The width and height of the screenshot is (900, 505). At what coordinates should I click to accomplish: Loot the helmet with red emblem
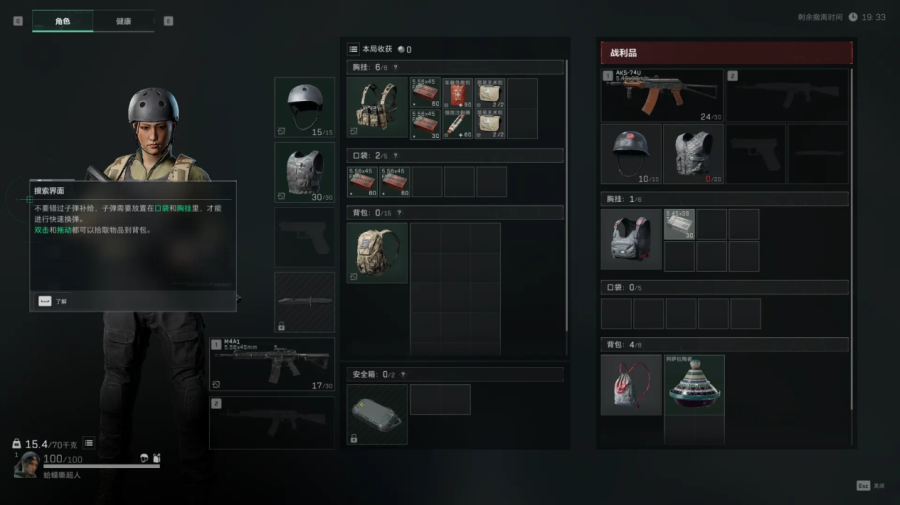click(631, 154)
